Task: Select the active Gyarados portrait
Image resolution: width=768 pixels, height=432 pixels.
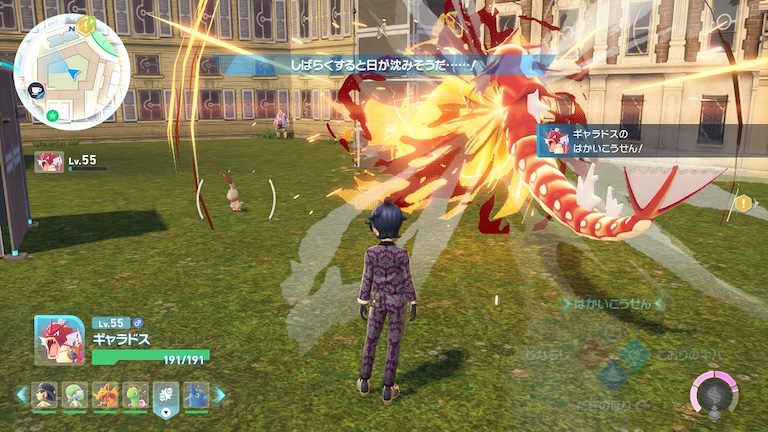Action: click(x=59, y=340)
